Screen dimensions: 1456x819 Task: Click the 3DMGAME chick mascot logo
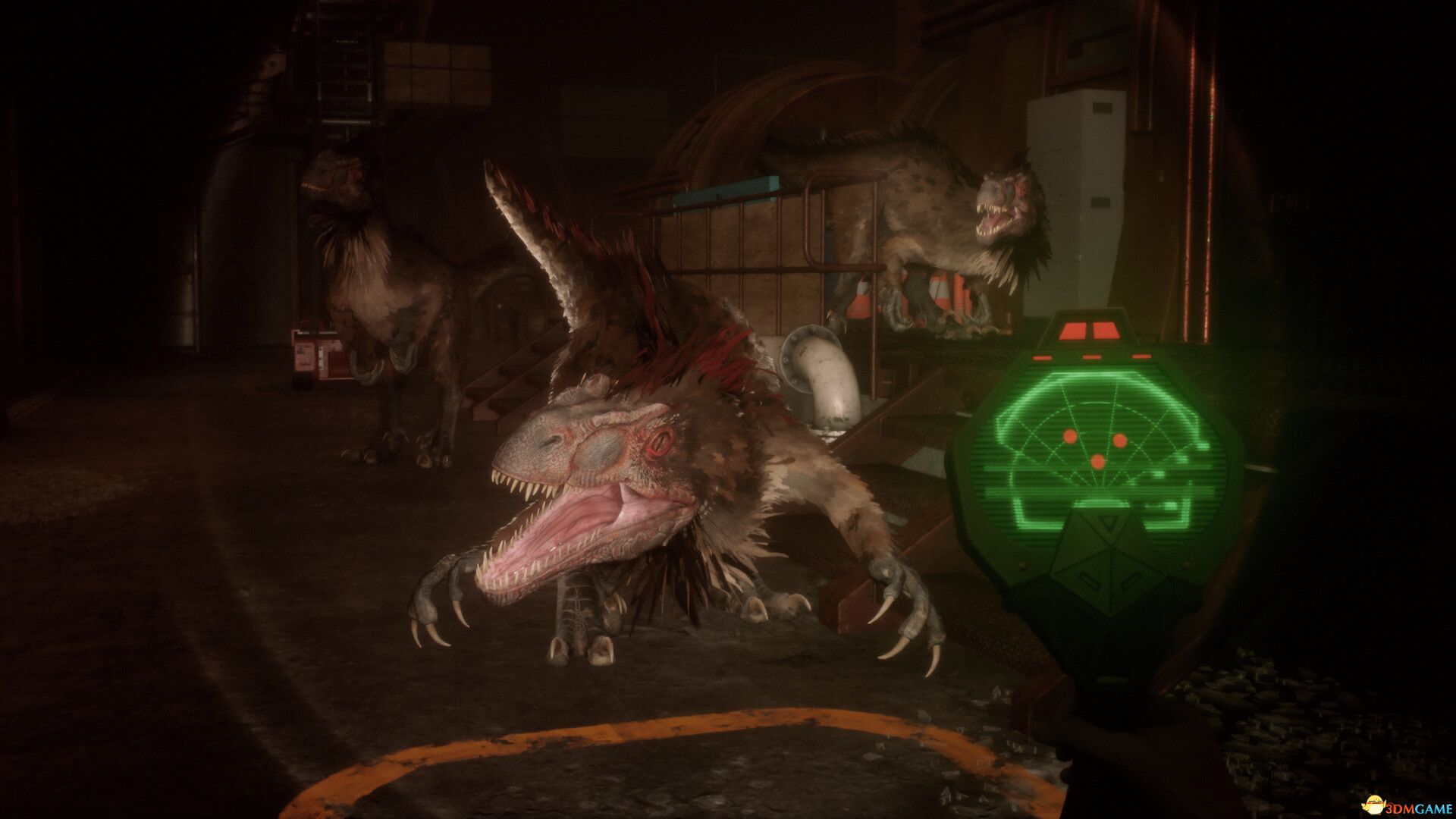click(1373, 804)
